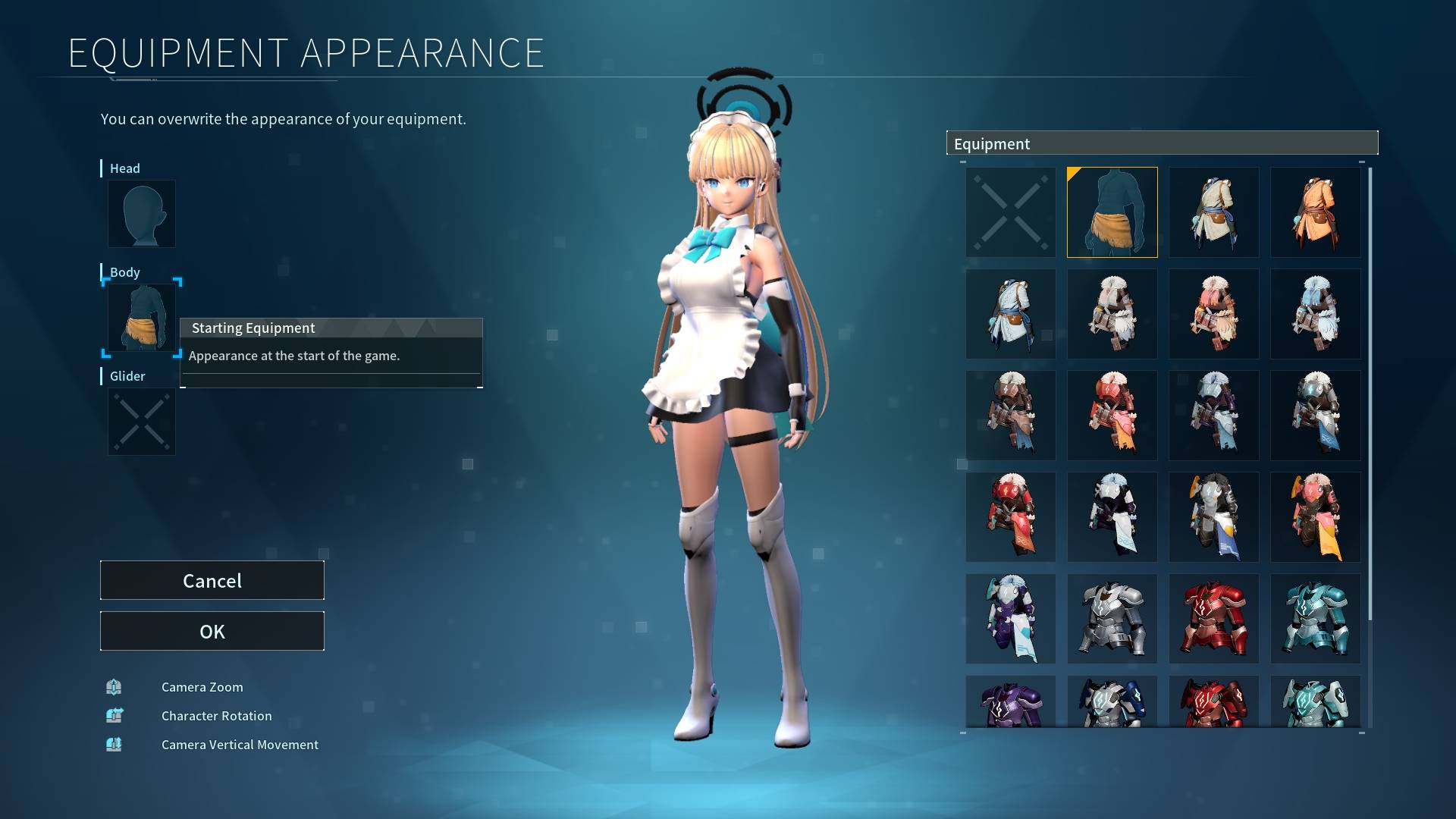Click the Character Rotation control icon
The width and height of the screenshot is (1456, 819).
(114, 715)
